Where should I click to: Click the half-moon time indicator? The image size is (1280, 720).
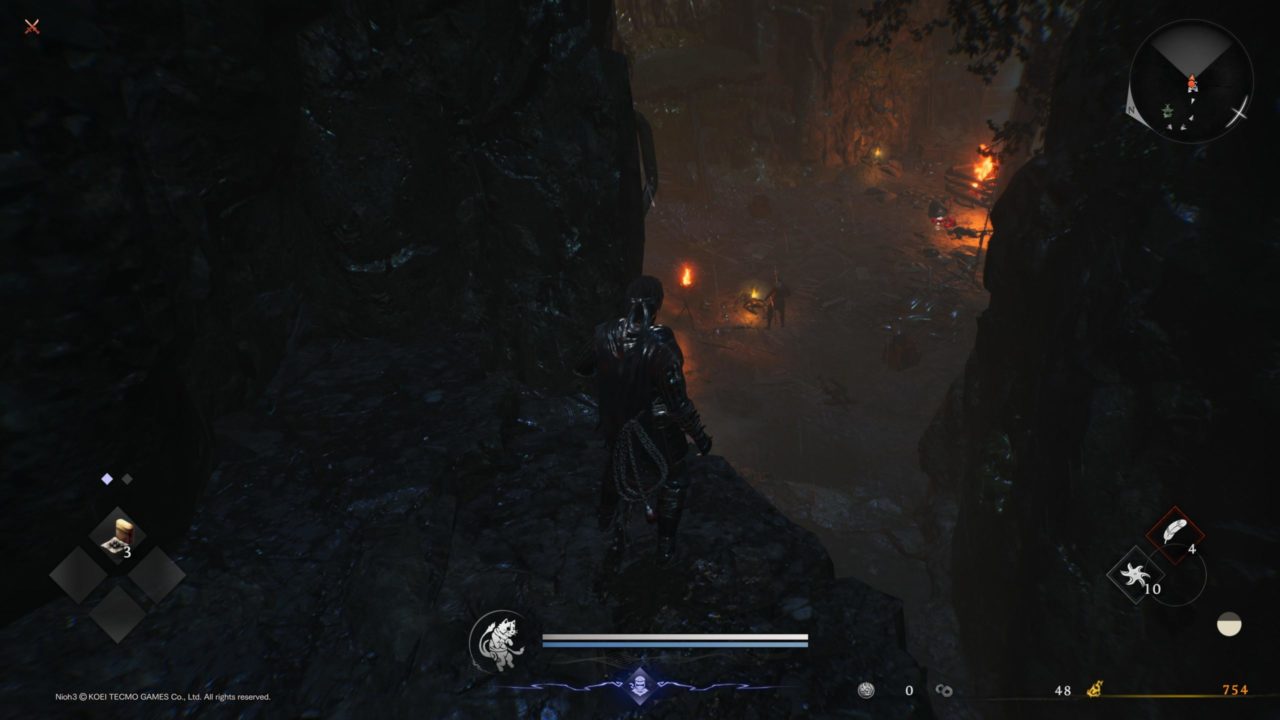[1229, 625]
